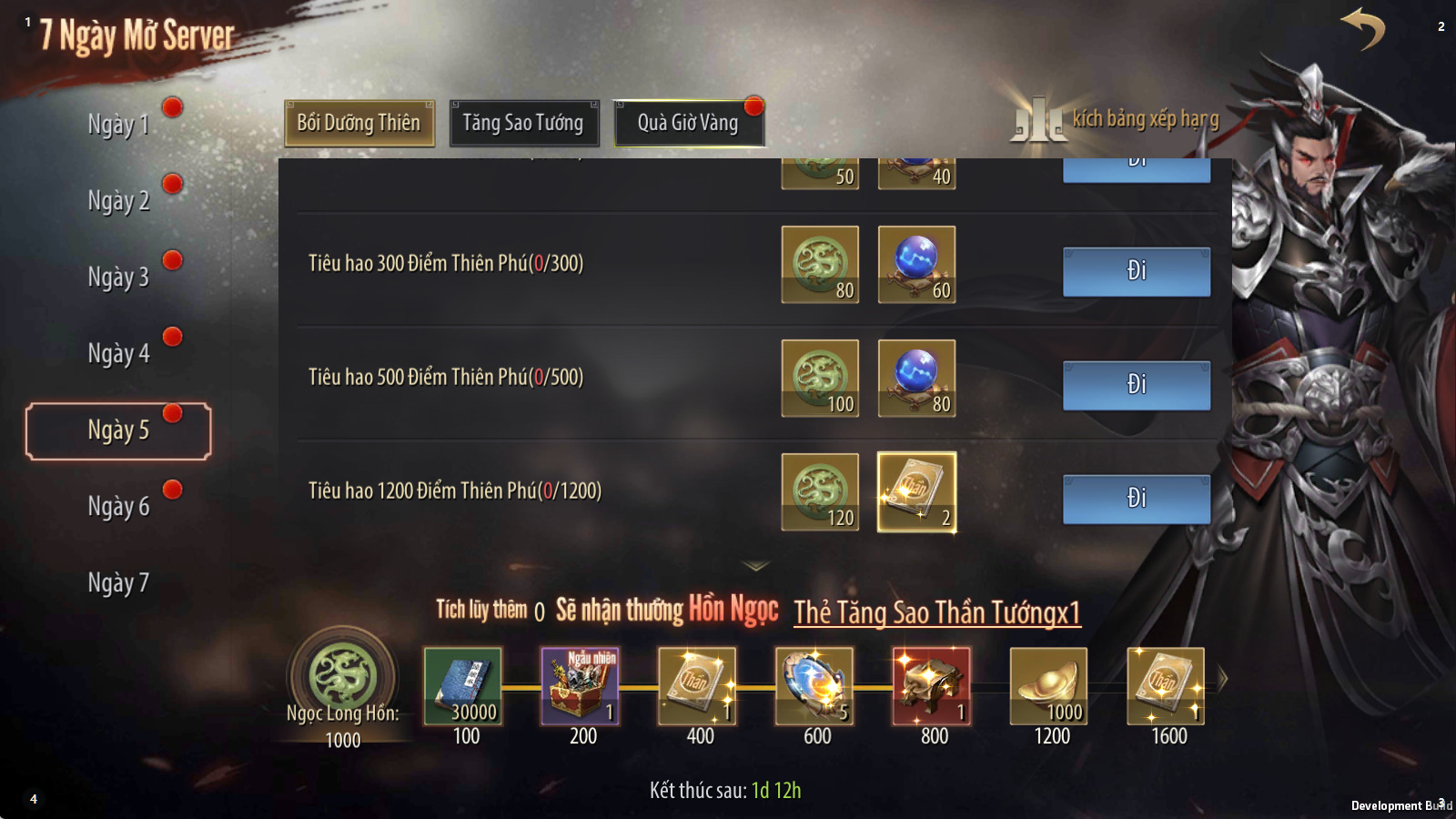Show the Quà Giờ Vàng tab

coord(688,123)
